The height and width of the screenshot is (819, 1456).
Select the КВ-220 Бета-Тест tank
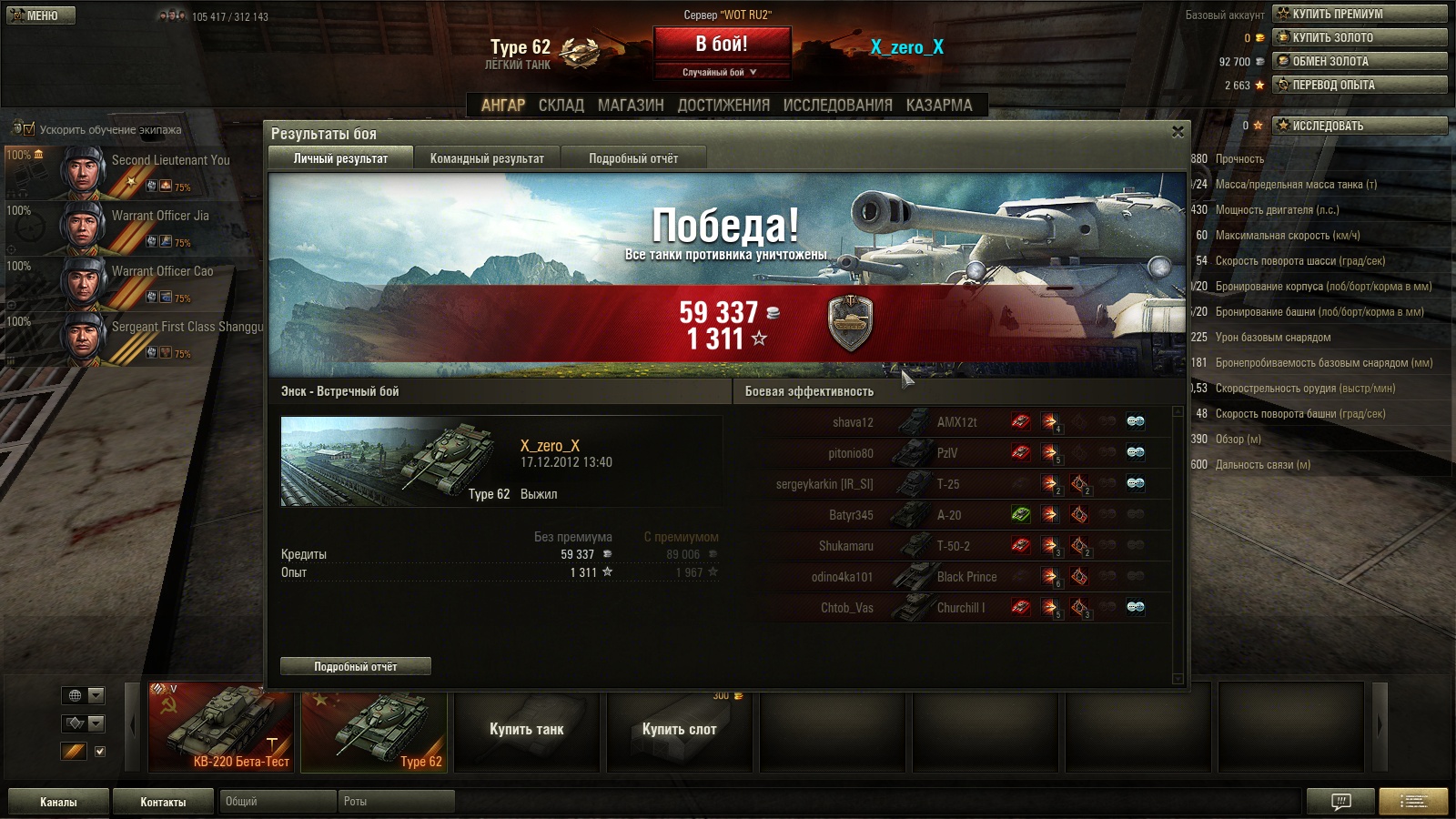pyautogui.click(x=221, y=727)
